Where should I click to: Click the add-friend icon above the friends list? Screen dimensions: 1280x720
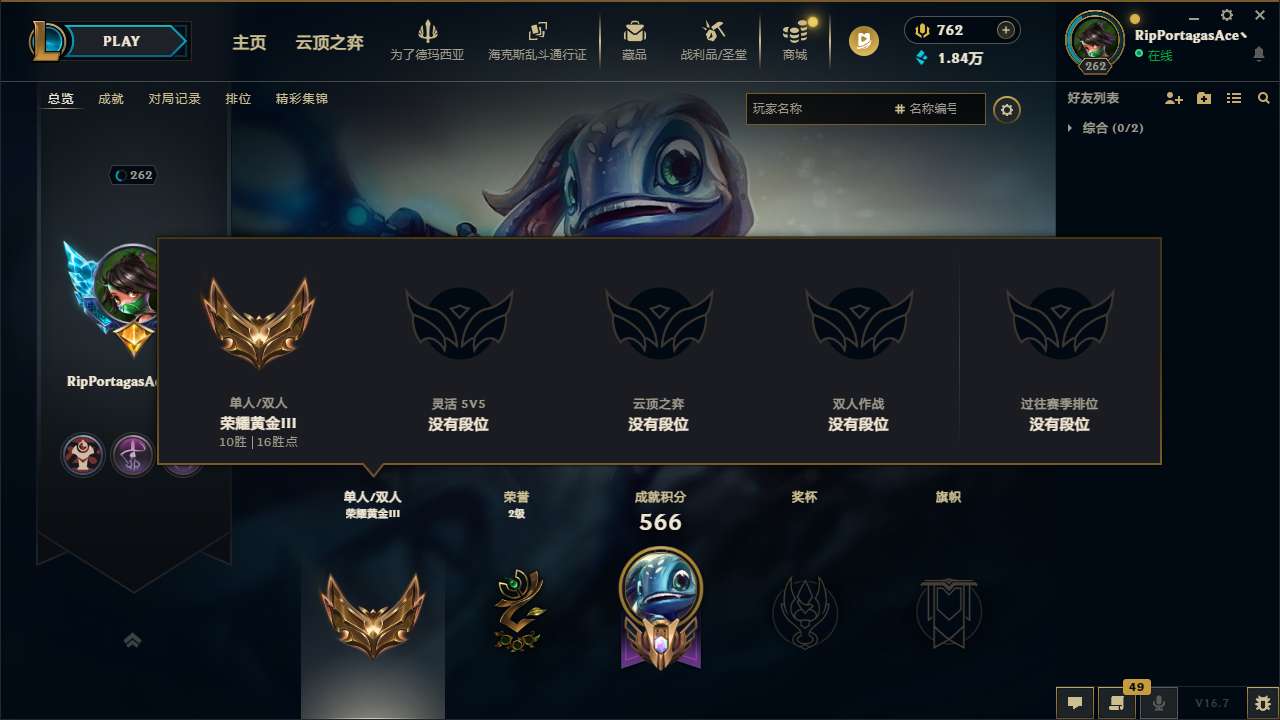point(1172,97)
